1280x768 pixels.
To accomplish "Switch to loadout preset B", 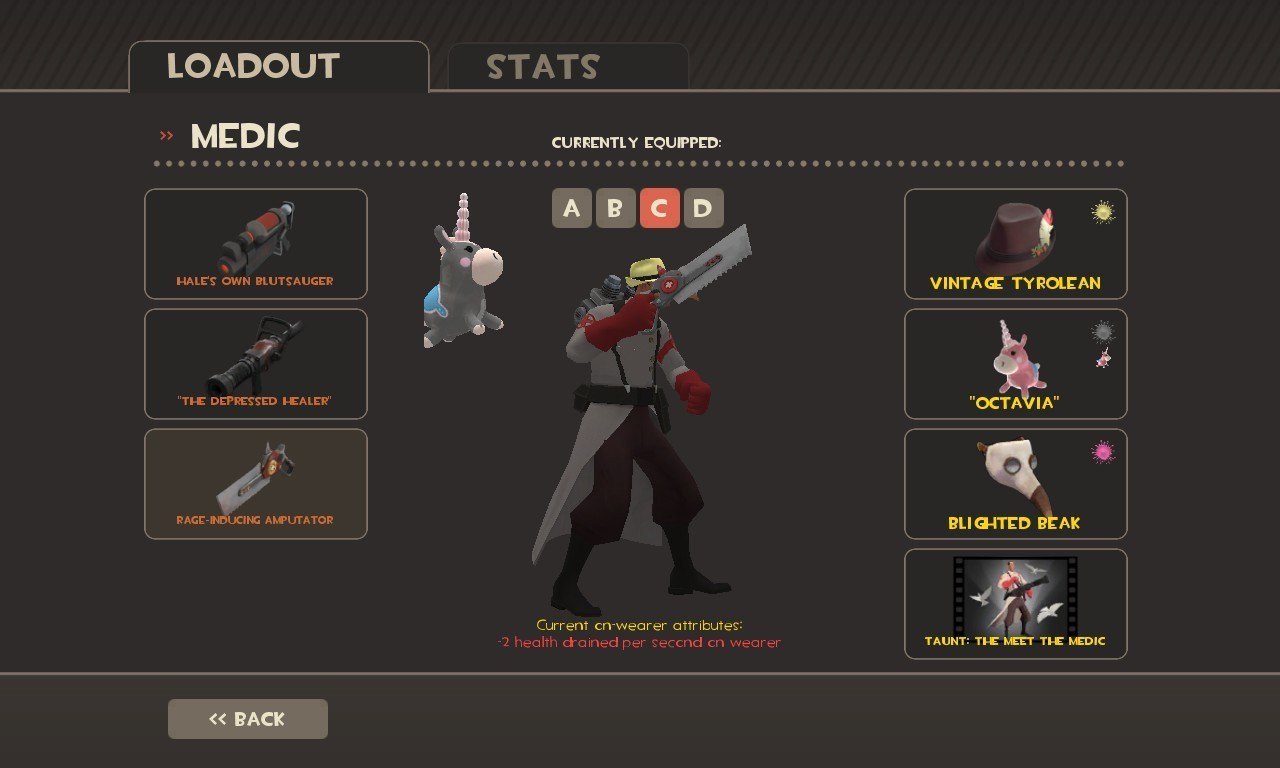I will pos(615,208).
